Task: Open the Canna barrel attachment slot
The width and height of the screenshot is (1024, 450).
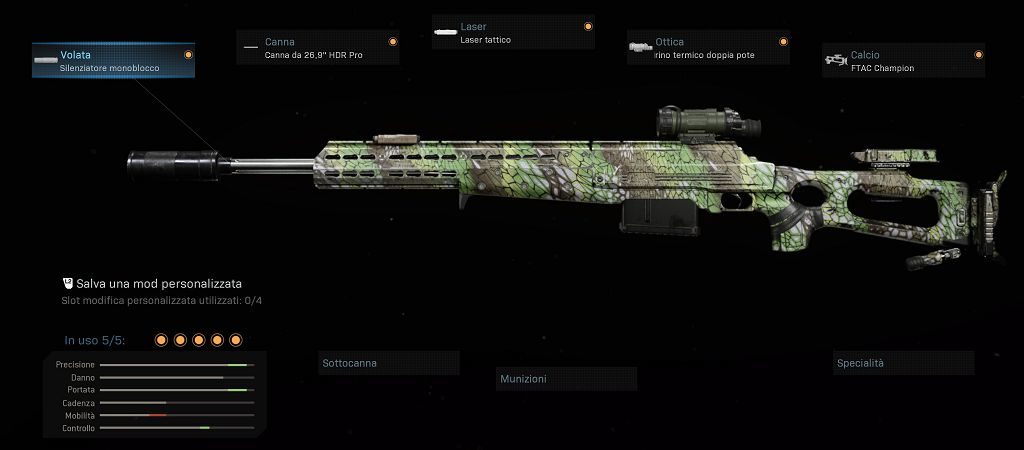Action: [318, 48]
